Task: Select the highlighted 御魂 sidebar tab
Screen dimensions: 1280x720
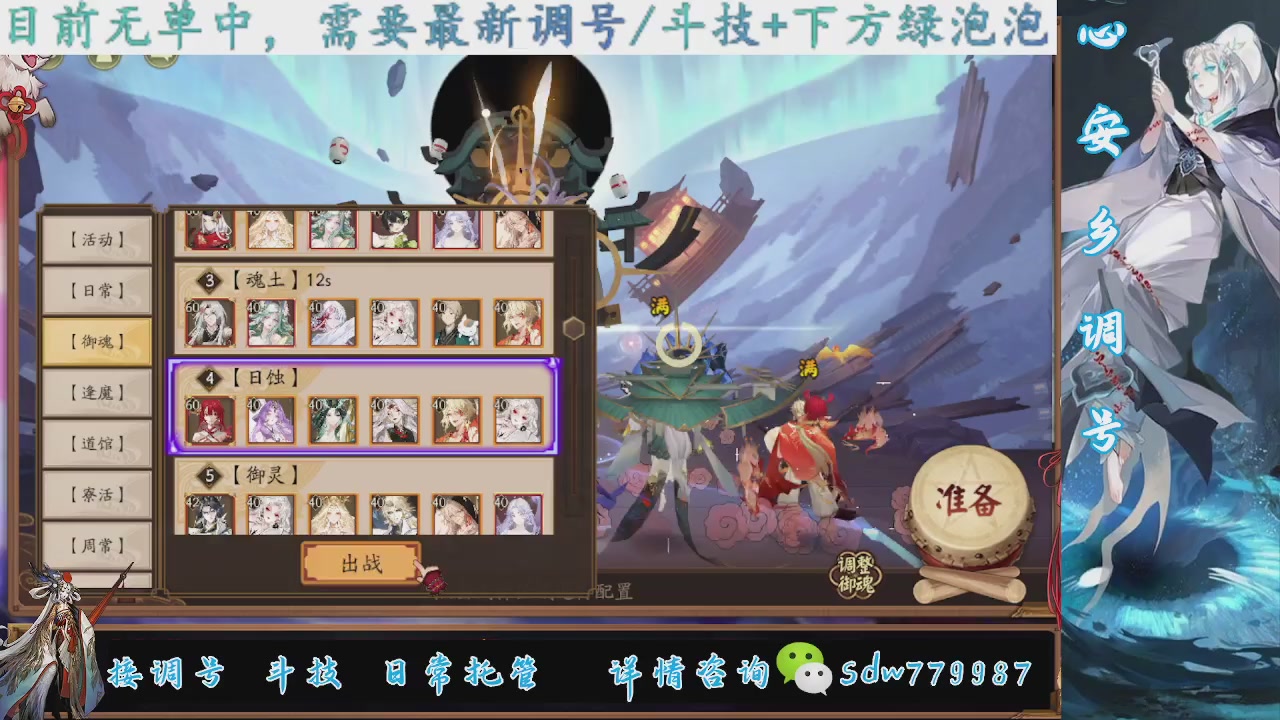Action: click(96, 341)
